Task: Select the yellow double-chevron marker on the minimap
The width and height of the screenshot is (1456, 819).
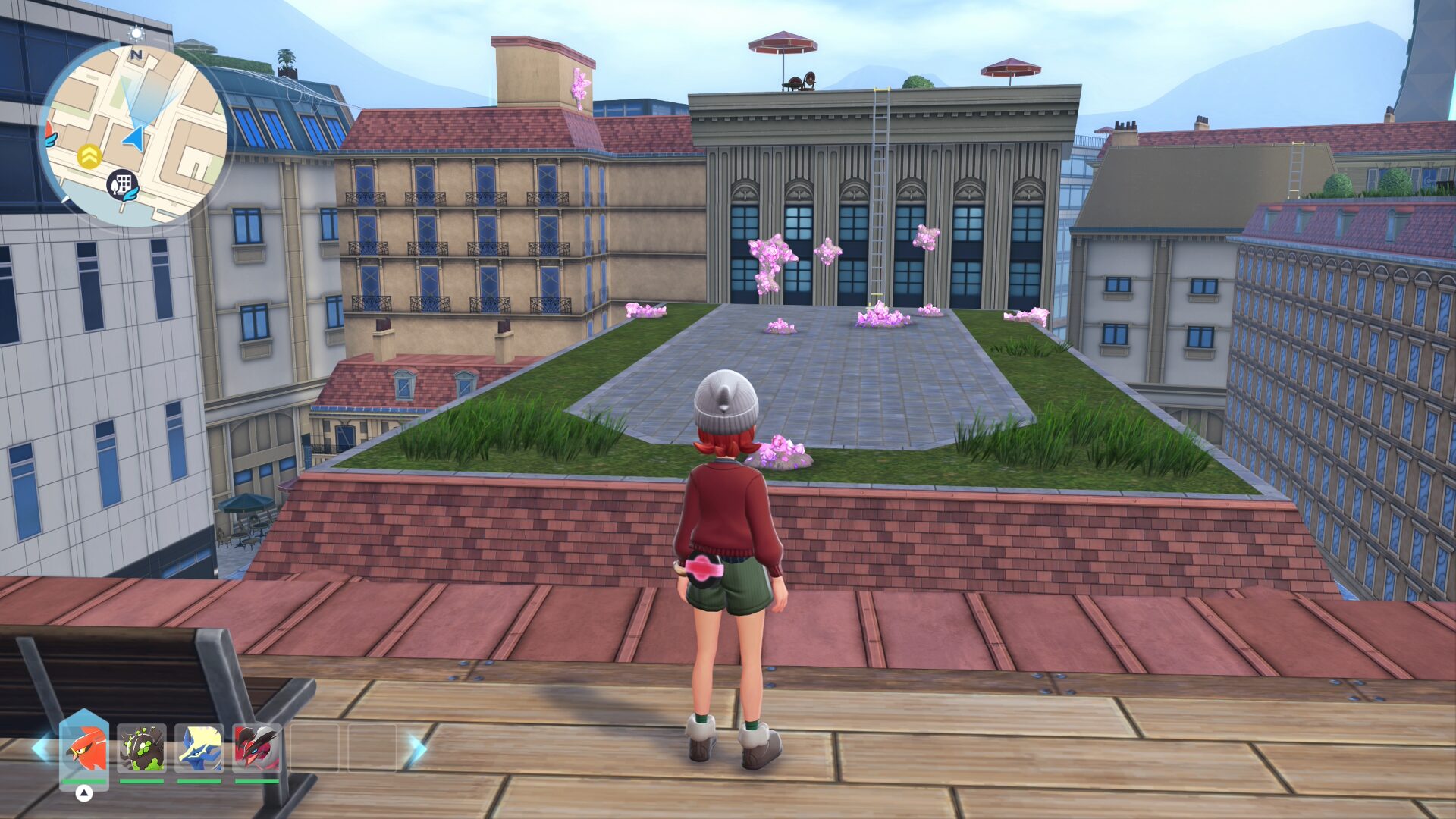Action: (x=89, y=157)
